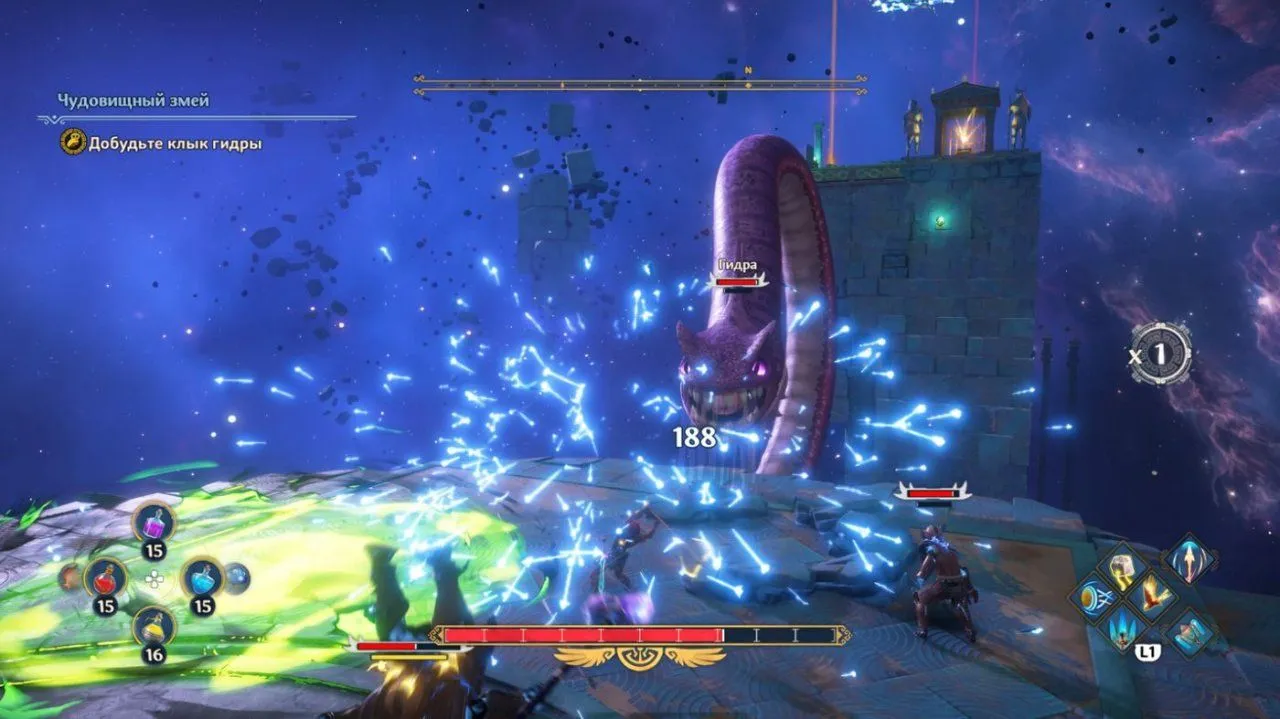The height and width of the screenshot is (719, 1280).
Task: Use the blue stamina potion
Action: coord(202,577)
